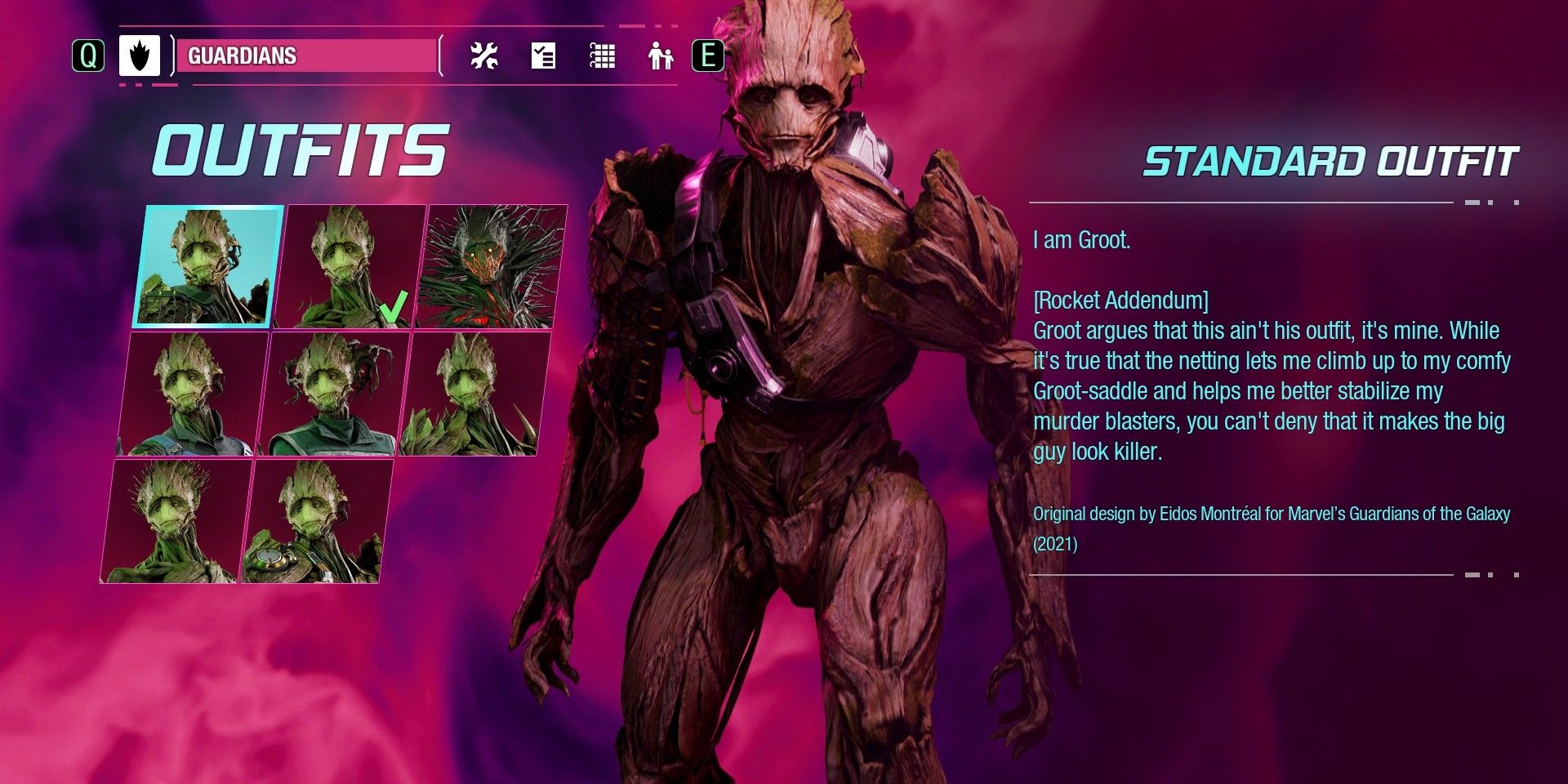Open the checklist objectives icon

coord(544,57)
